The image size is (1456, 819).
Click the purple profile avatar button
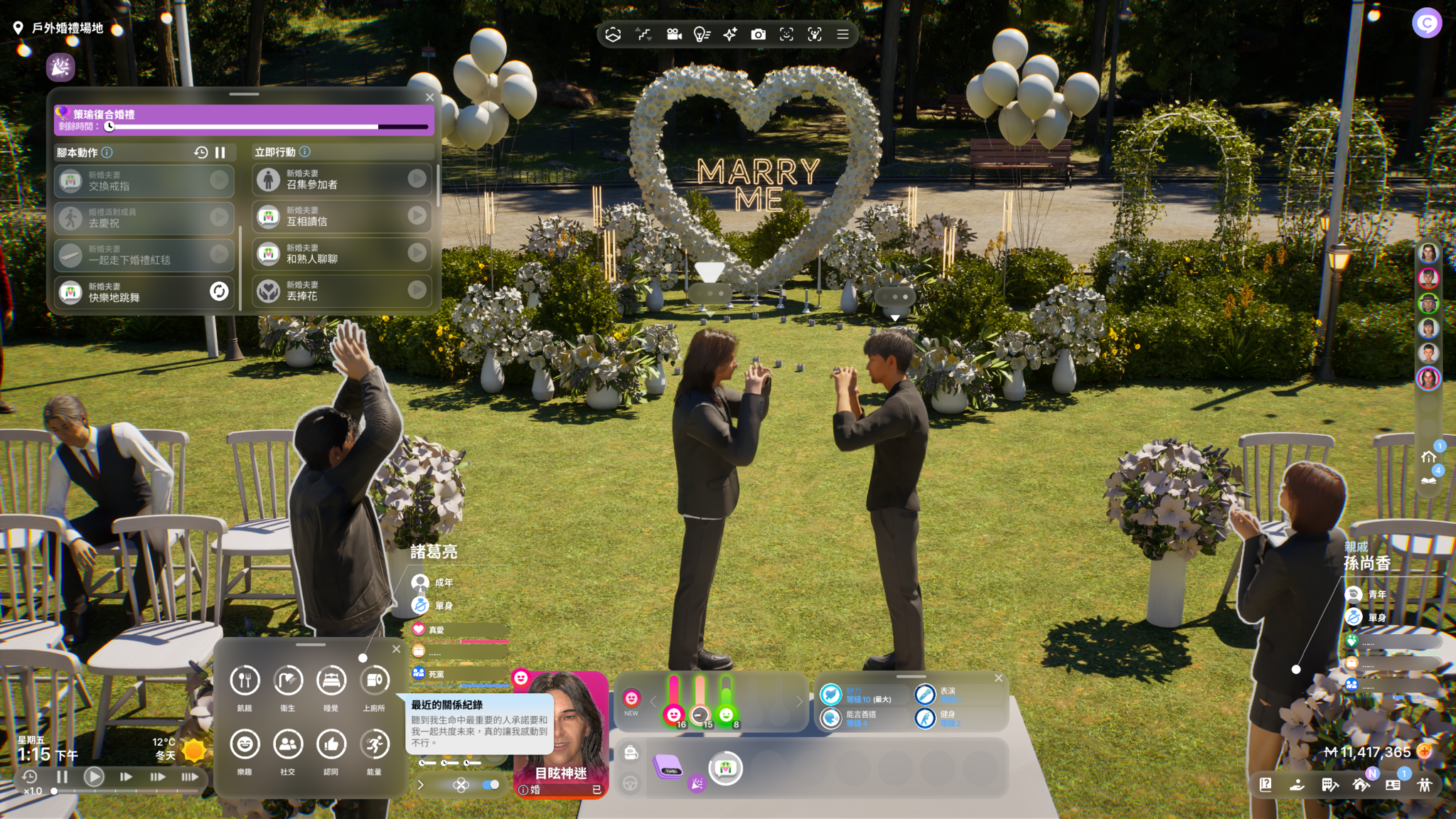pos(1426,23)
